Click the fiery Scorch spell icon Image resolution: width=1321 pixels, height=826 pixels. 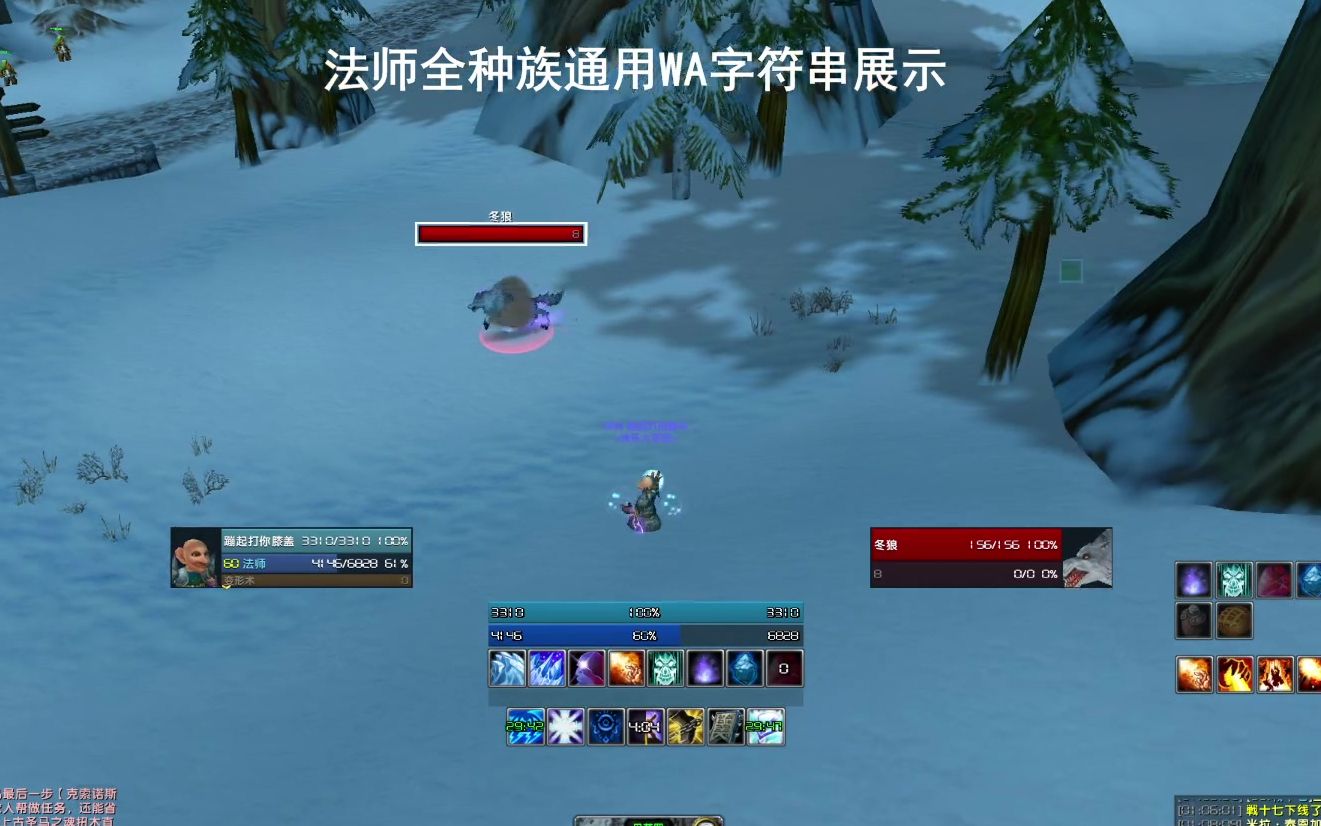click(627, 668)
